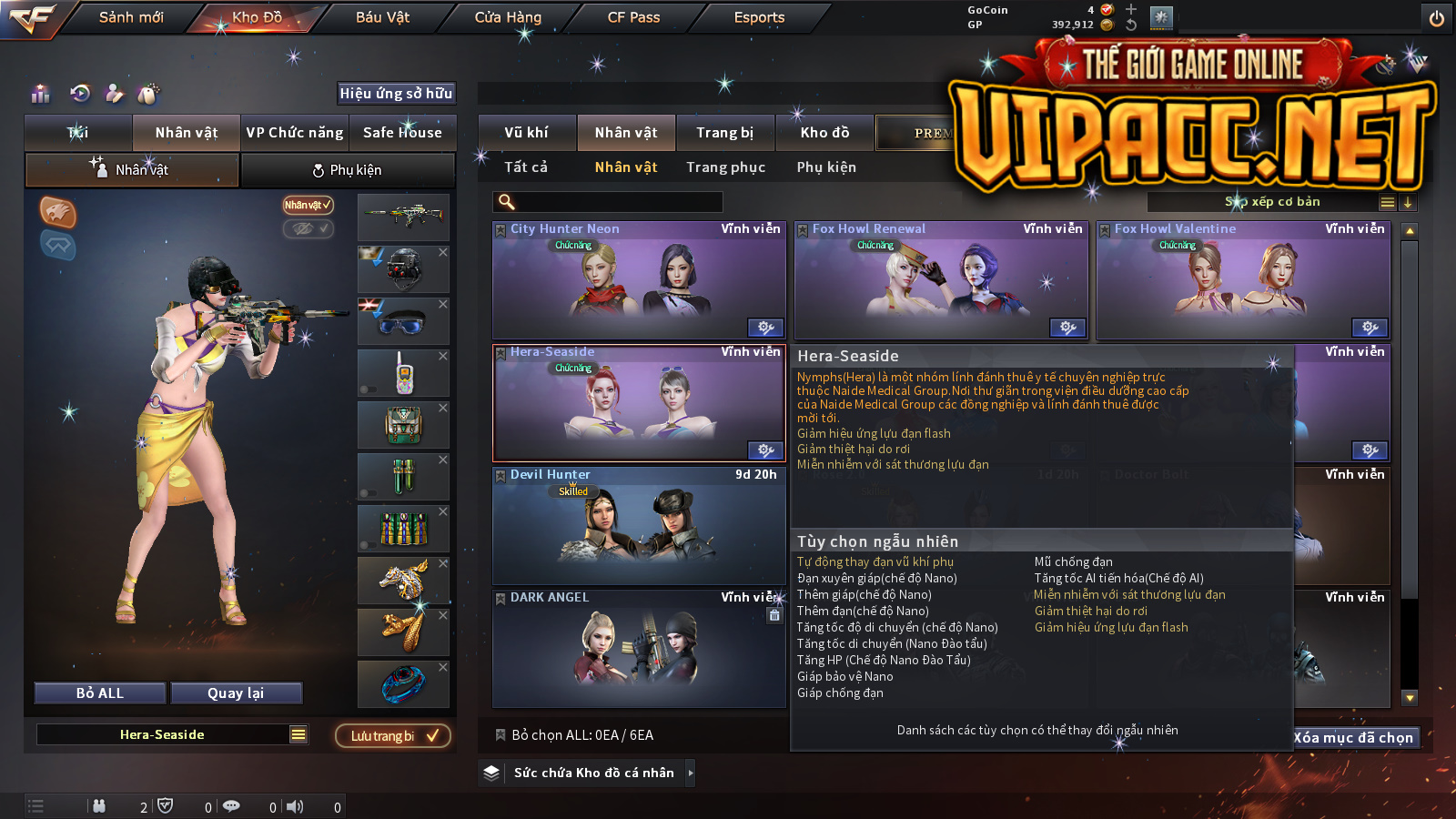Screen dimensions: 1456x819
Task: Switch to the Trang bị tab
Action: (x=724, y=133)
